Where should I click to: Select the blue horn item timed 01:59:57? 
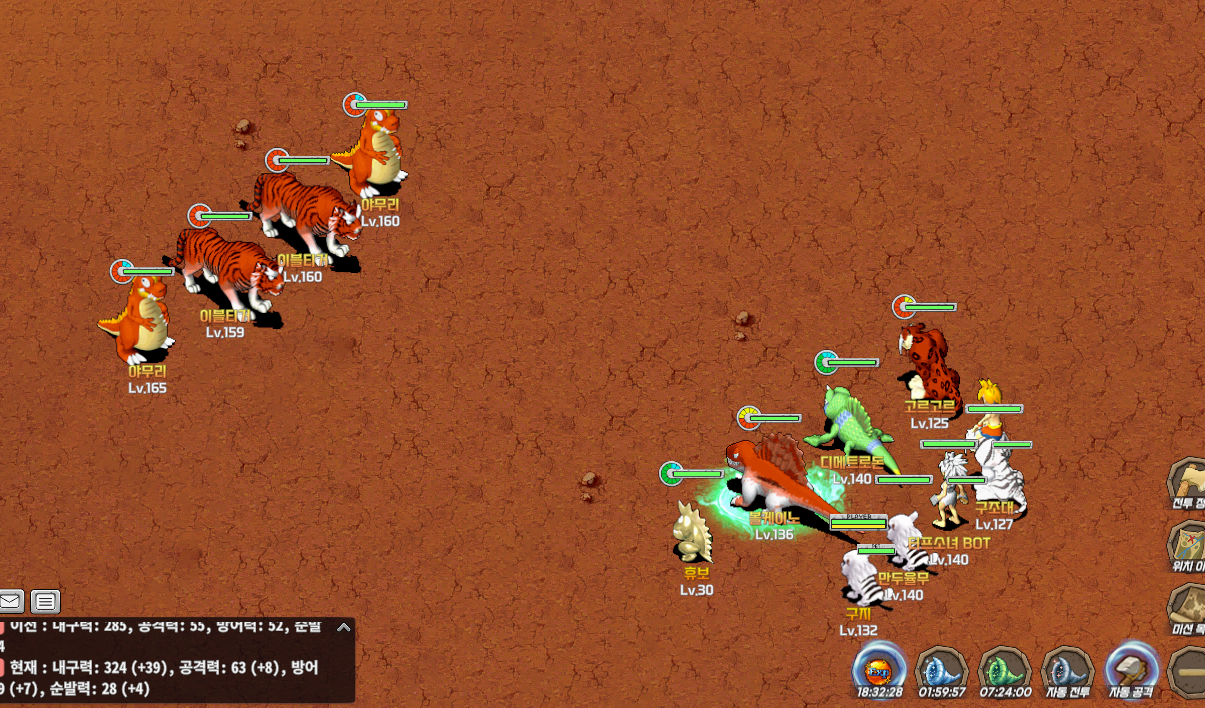click(941, 669)
